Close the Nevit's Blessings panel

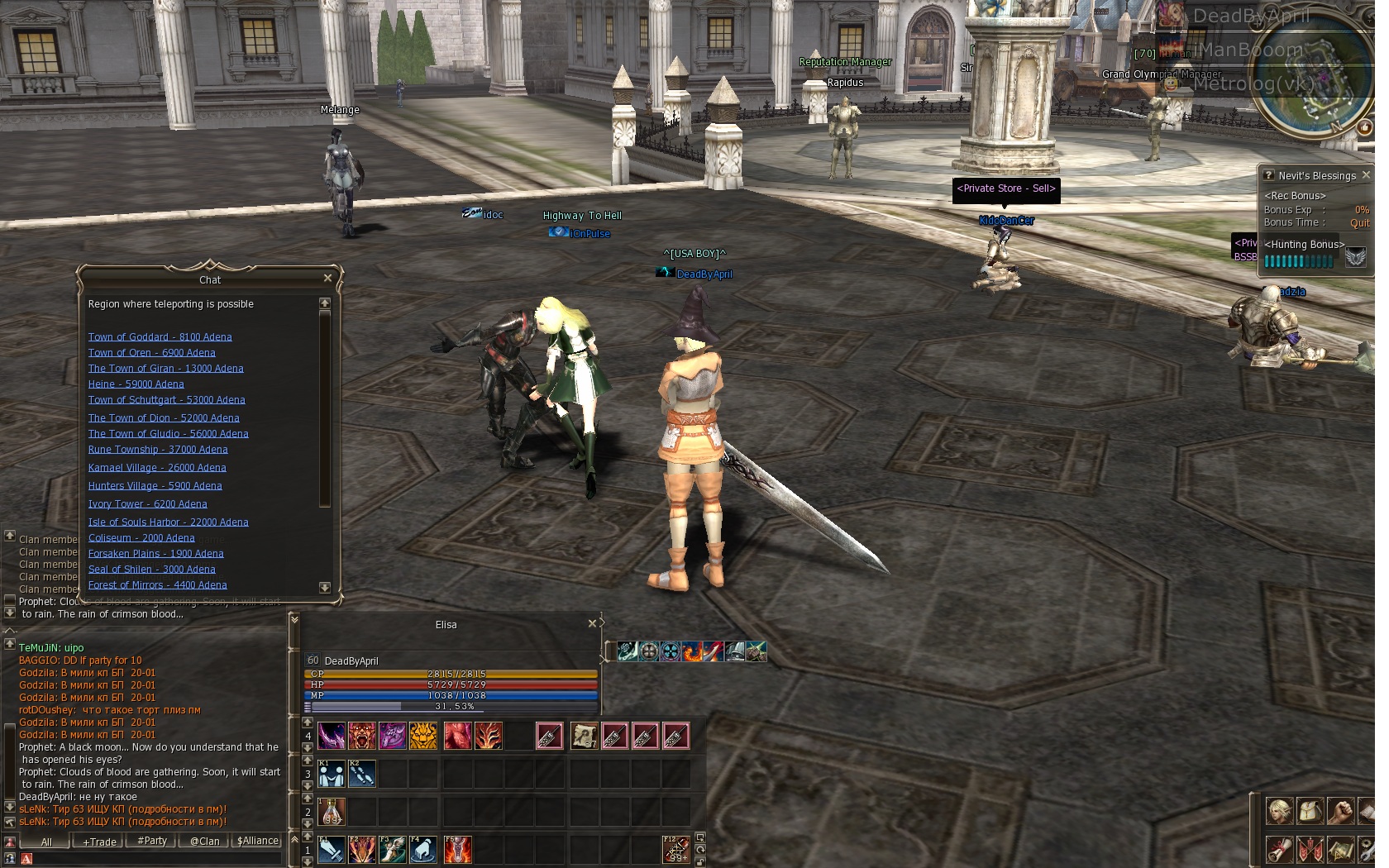point(1366,175)
